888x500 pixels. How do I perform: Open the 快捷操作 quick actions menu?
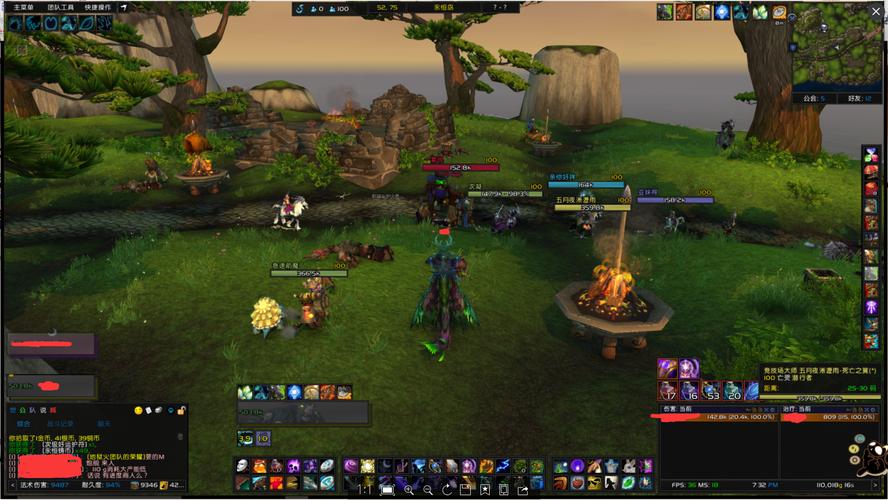(97, 7)
